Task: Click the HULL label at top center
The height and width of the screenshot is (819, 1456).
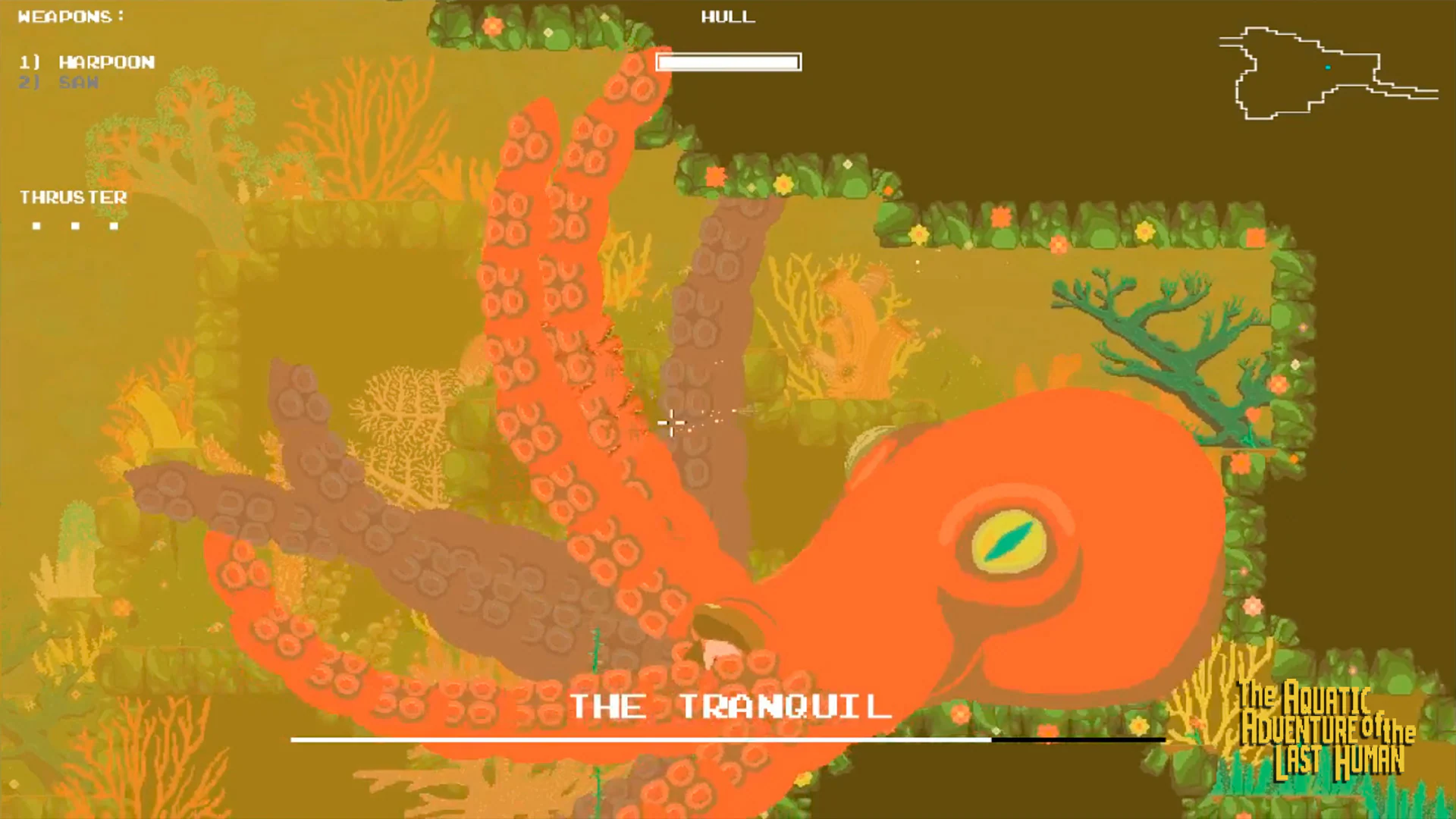Action: point(726,17)
